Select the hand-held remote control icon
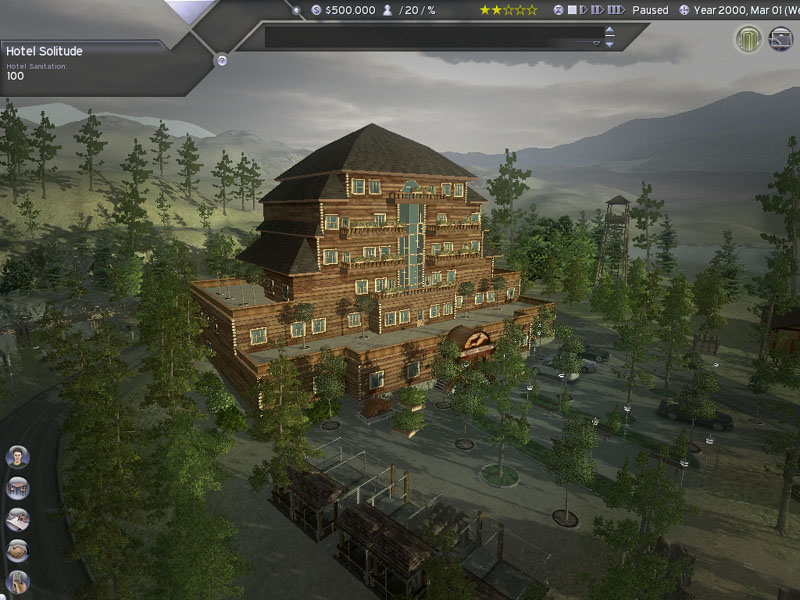 (17, 581)
